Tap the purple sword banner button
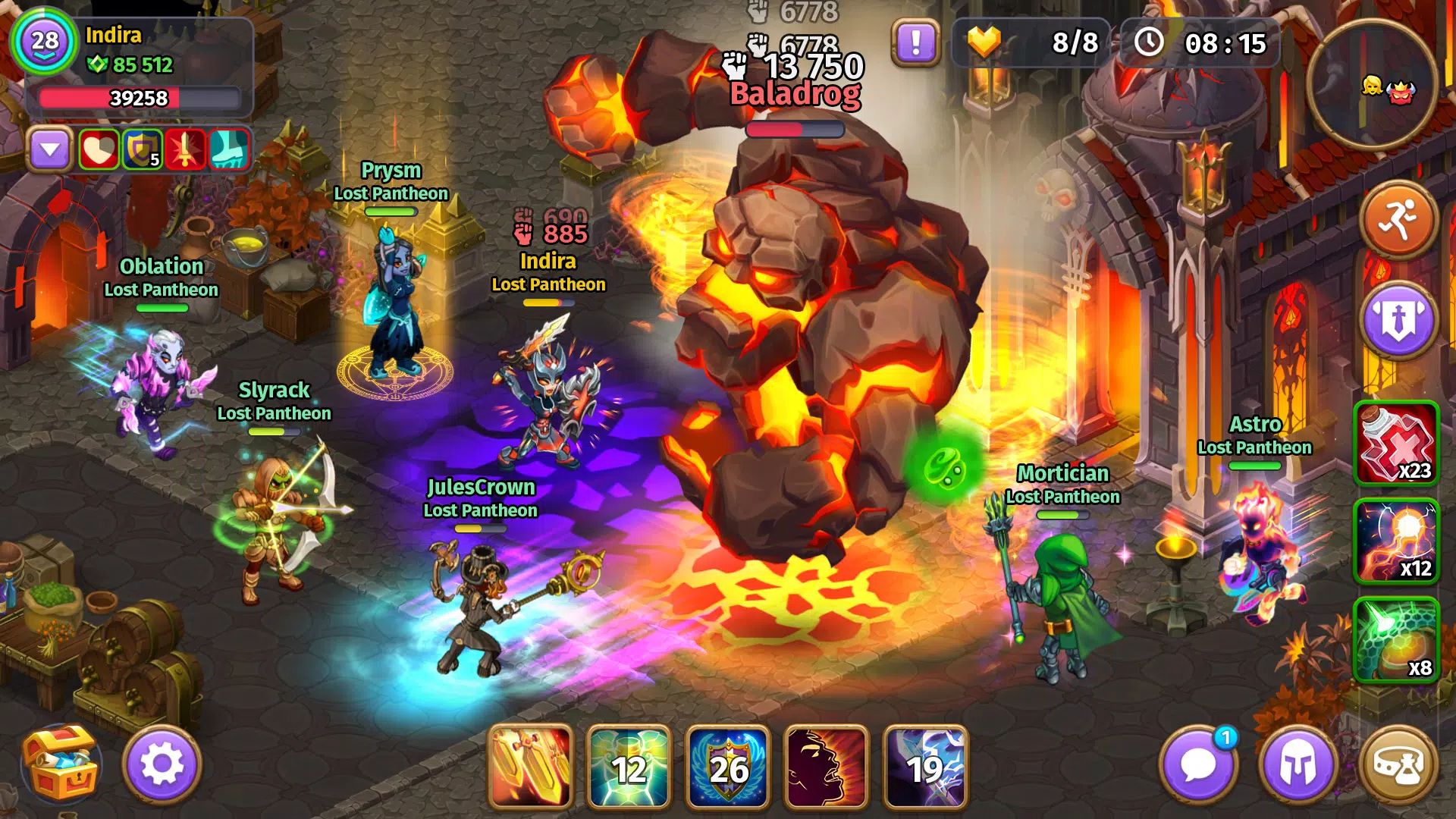Viewport: 1456px width, 819px height. click(x=1399, y=320)
